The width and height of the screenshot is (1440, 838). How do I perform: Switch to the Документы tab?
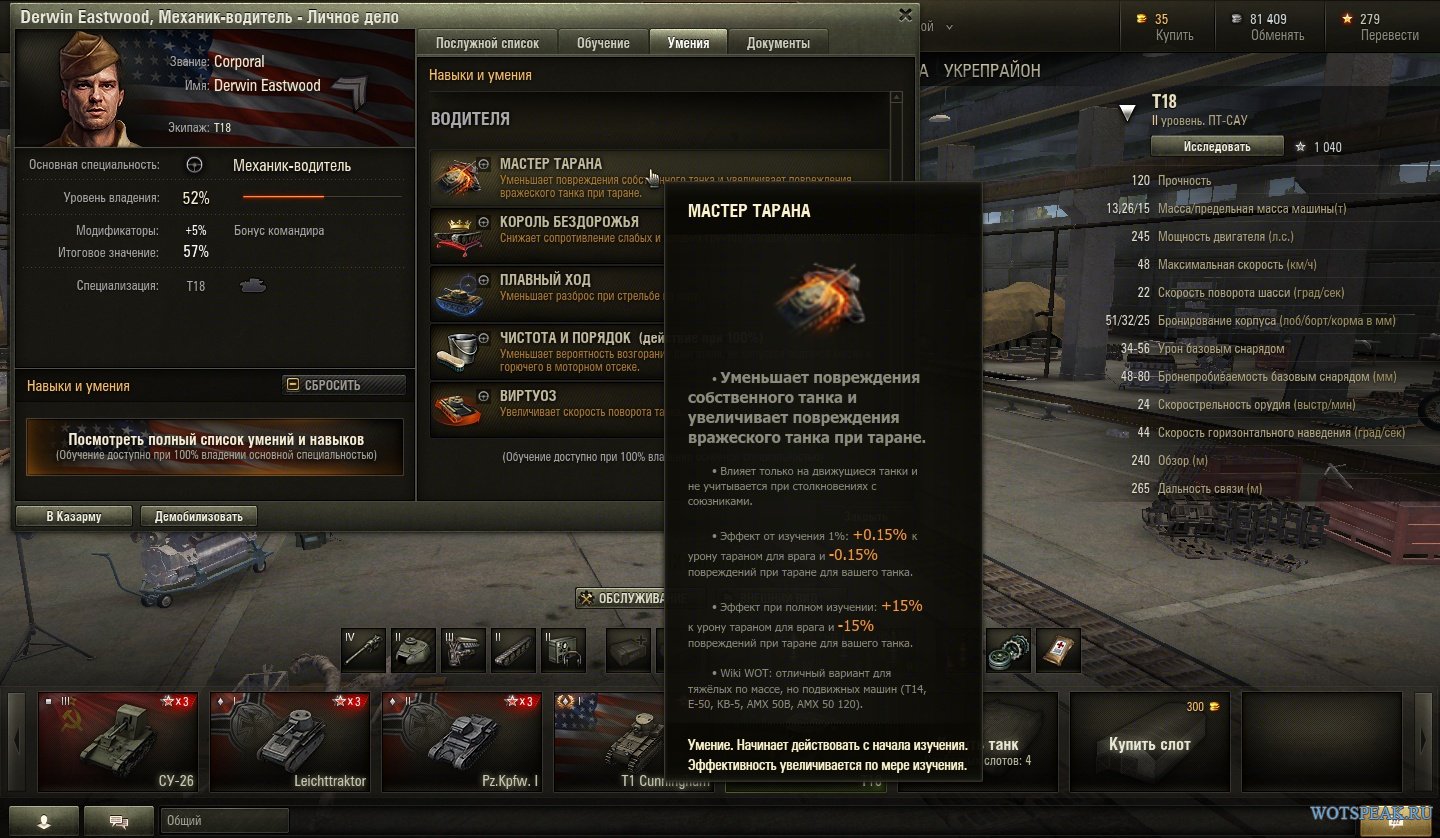coord(778,43)
